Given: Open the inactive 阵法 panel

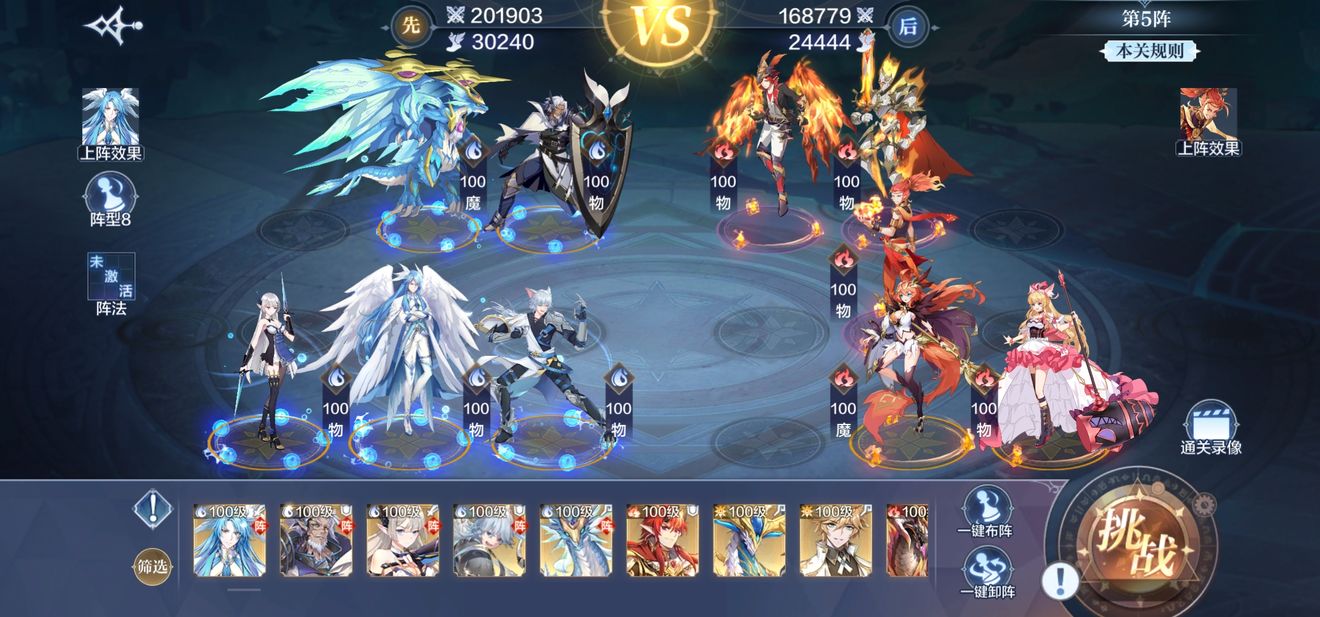Looking at the screenshot, I should (x=111, y=283).
